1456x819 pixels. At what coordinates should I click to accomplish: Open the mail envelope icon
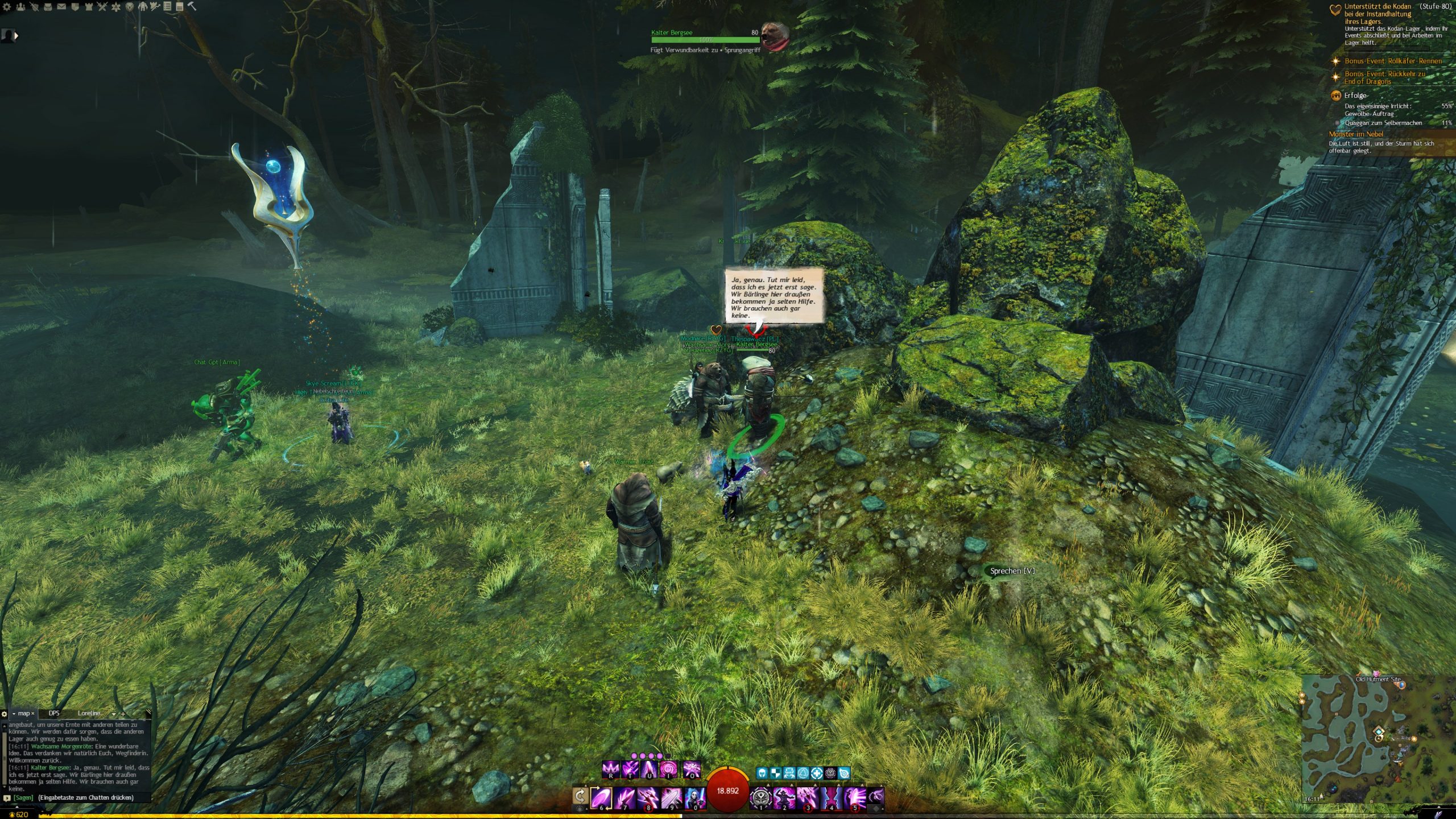[x=61, y=7]
